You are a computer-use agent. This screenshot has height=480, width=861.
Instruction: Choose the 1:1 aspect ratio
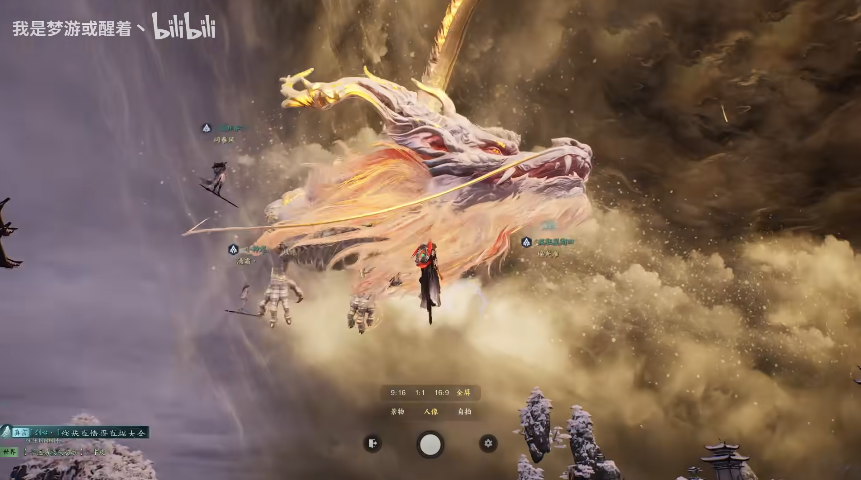(420, 393)
